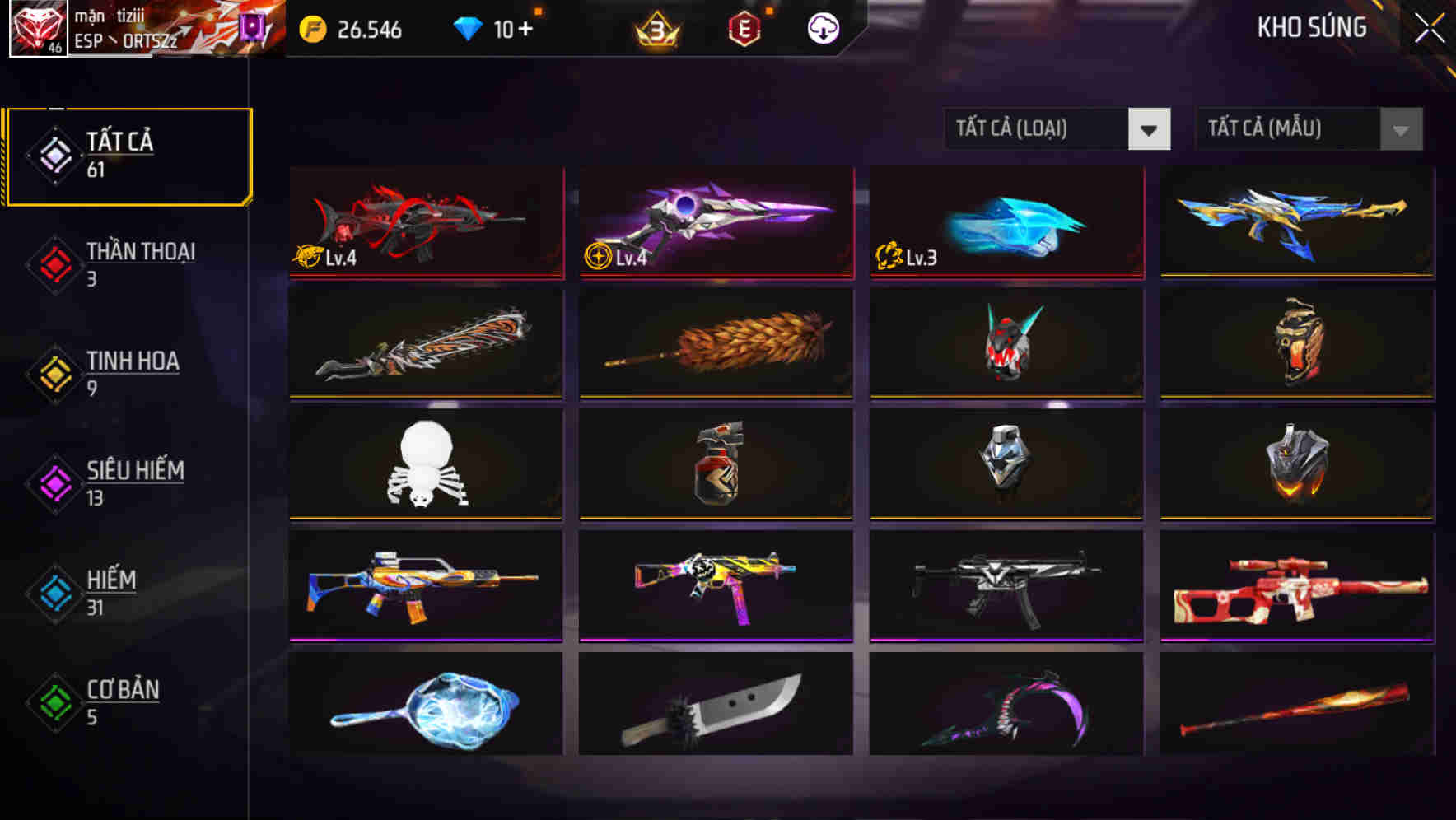Click the Lv.3 blue ice weapon thumbnail
The image size is (1456, 820).
pyautogui.click(x=1006, y=222)
